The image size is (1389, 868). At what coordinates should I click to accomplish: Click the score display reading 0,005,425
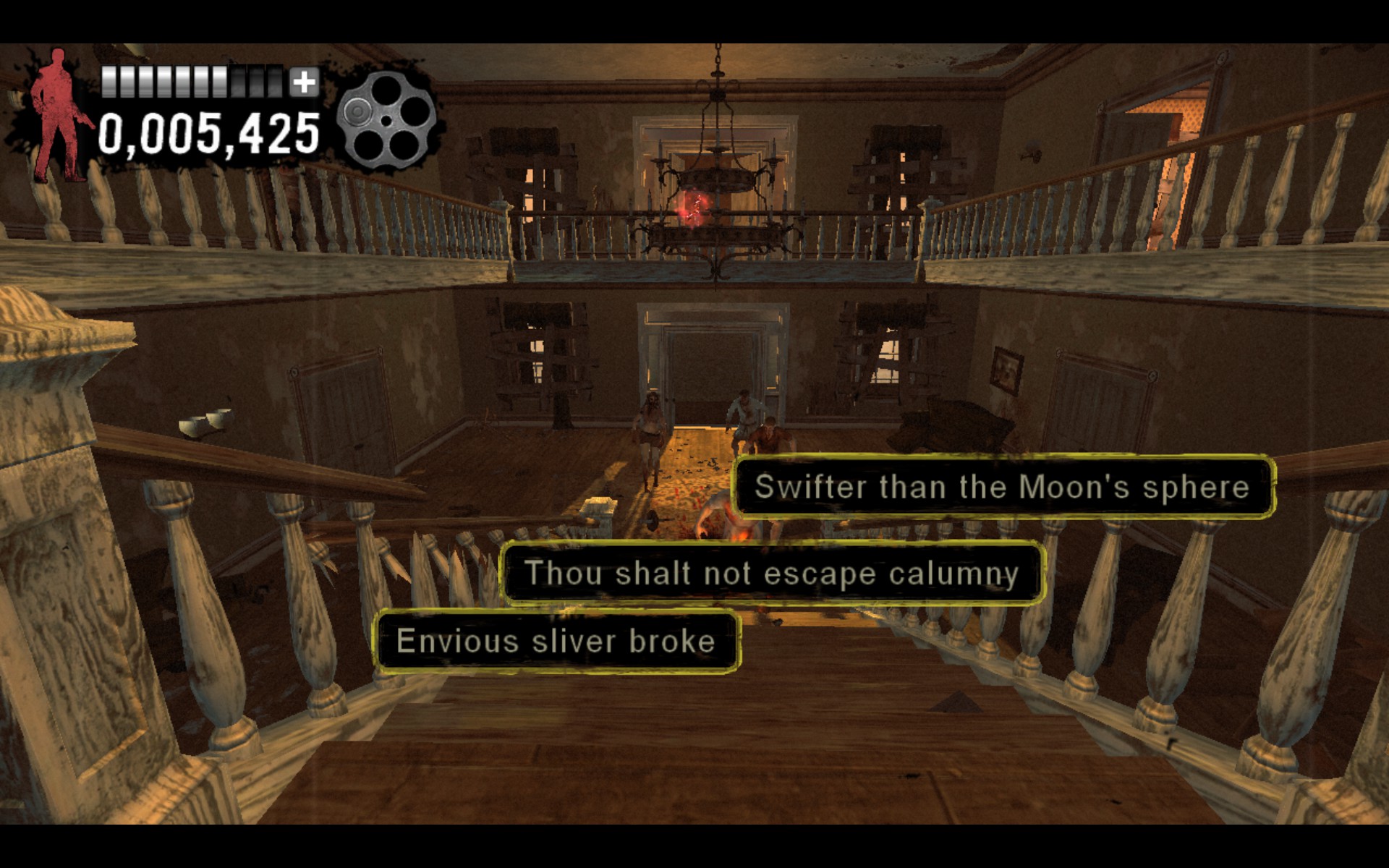point(210,130)
